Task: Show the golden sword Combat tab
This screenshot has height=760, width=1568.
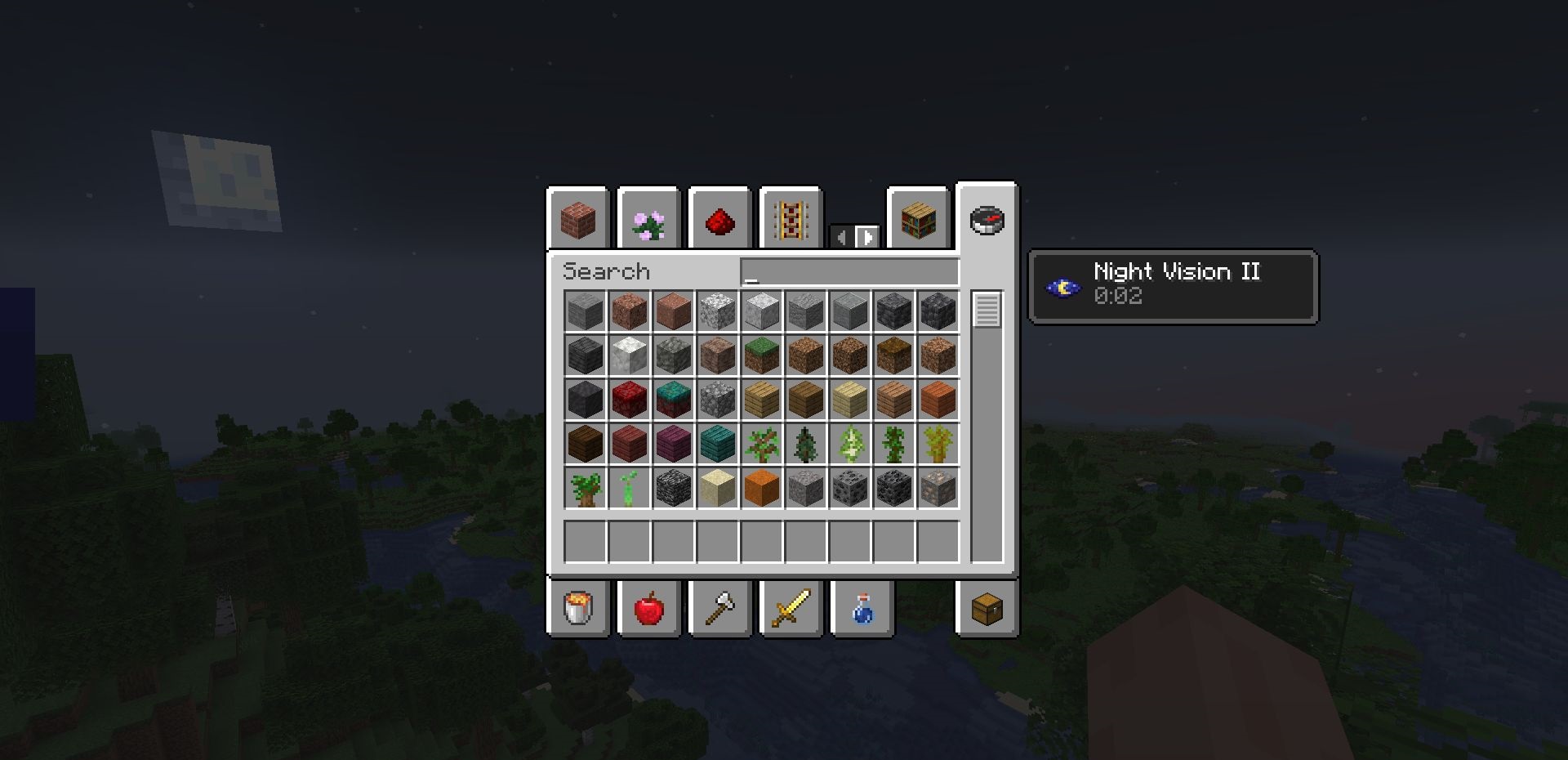Action: click(x=790, y=608)
